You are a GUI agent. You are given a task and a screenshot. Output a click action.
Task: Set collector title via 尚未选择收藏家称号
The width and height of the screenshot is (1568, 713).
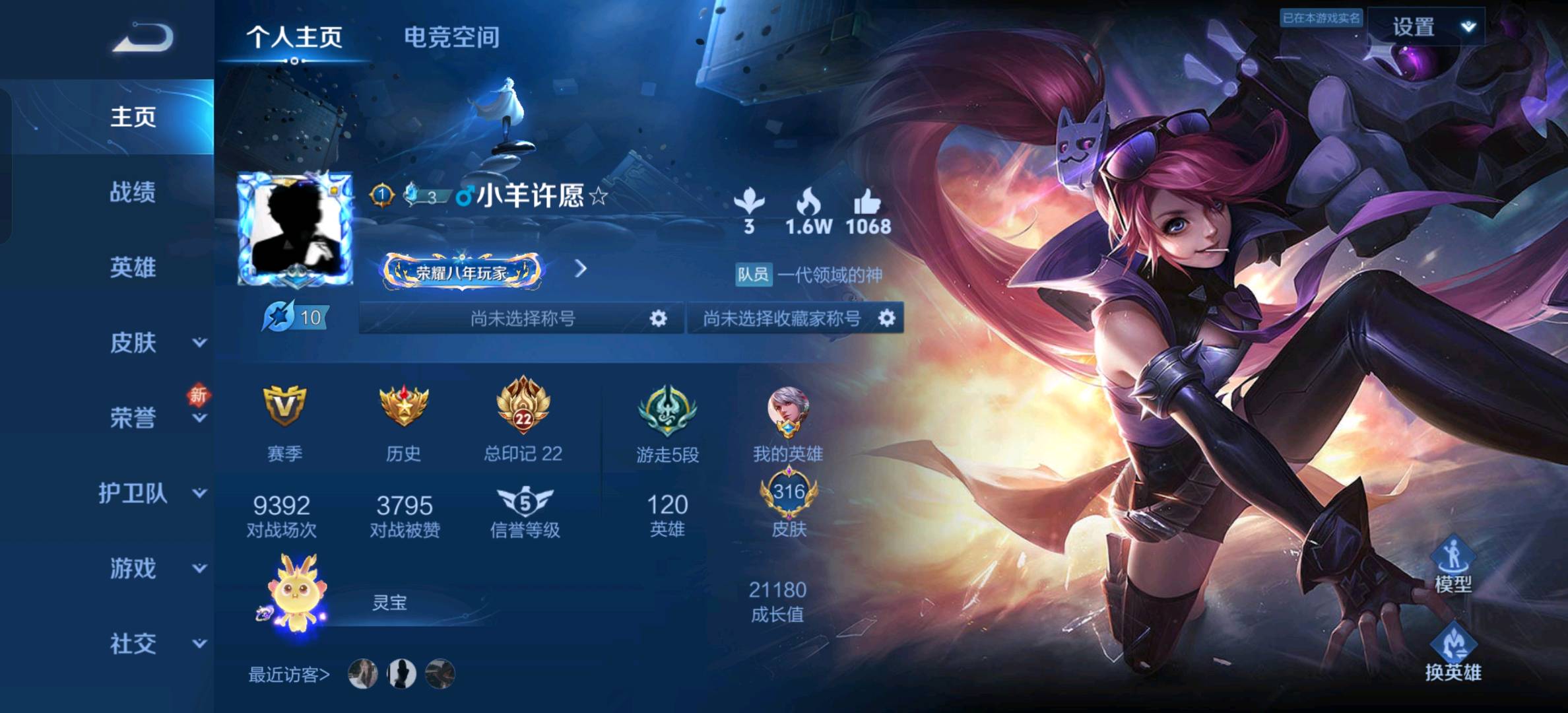(x=886, y=319)
